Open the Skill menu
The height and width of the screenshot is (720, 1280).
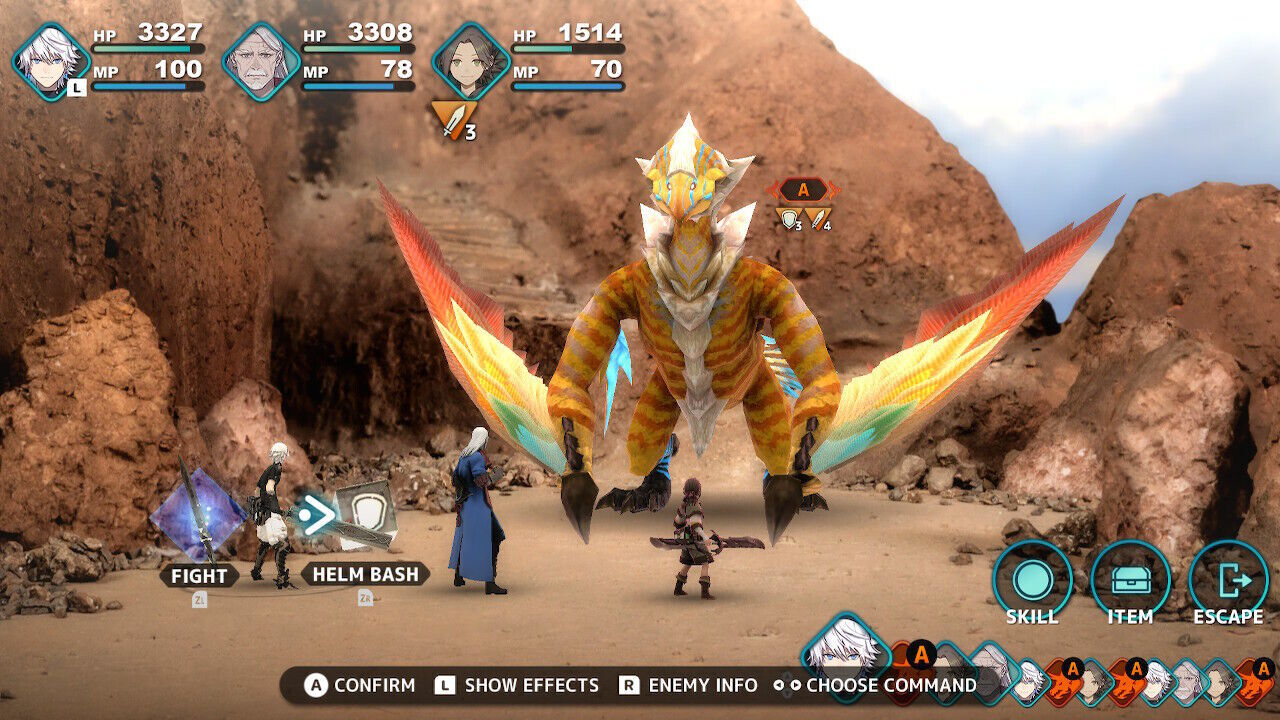(x=1032, y=581)
